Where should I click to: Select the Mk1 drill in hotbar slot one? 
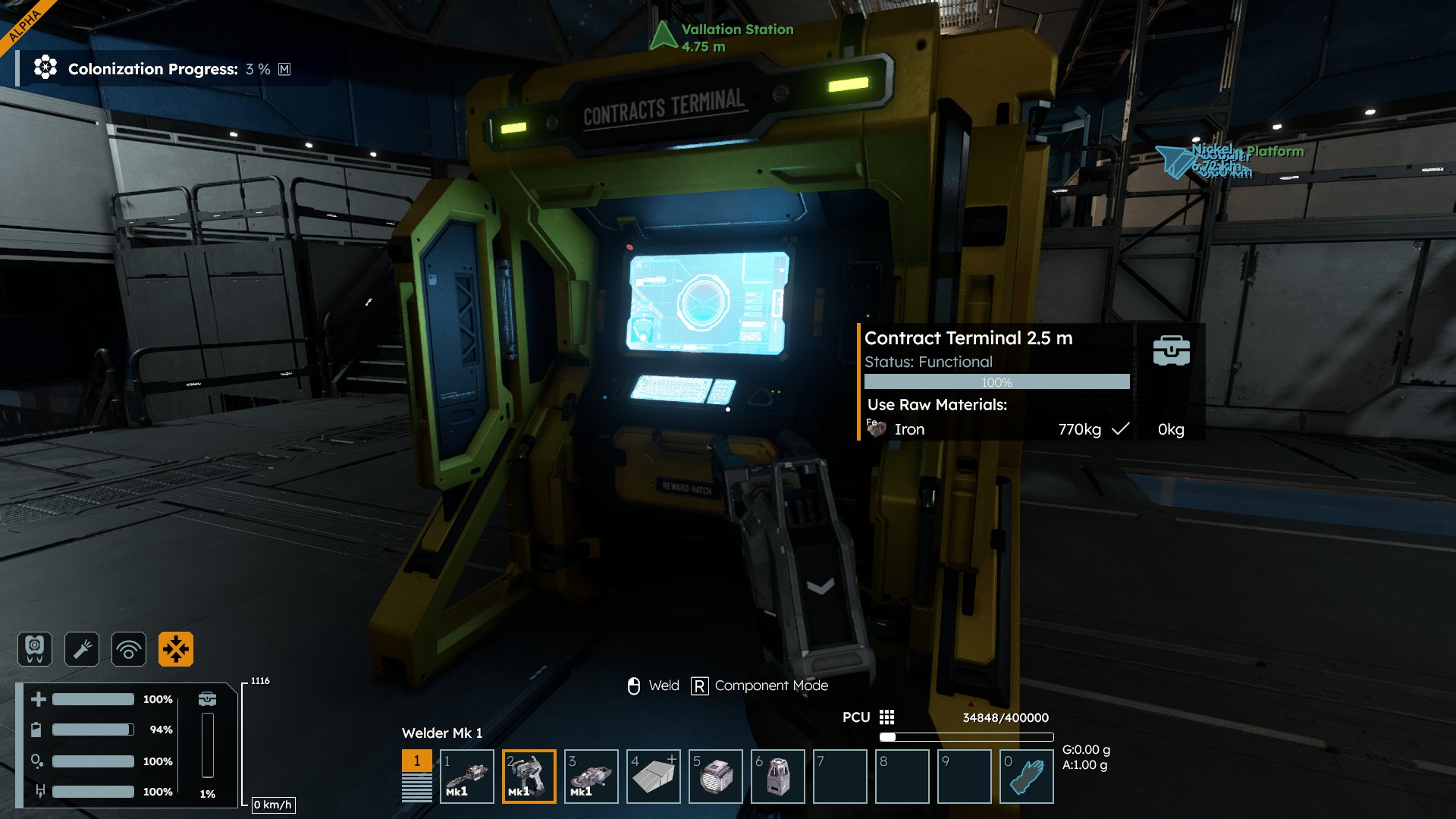(x=466, y=776)
